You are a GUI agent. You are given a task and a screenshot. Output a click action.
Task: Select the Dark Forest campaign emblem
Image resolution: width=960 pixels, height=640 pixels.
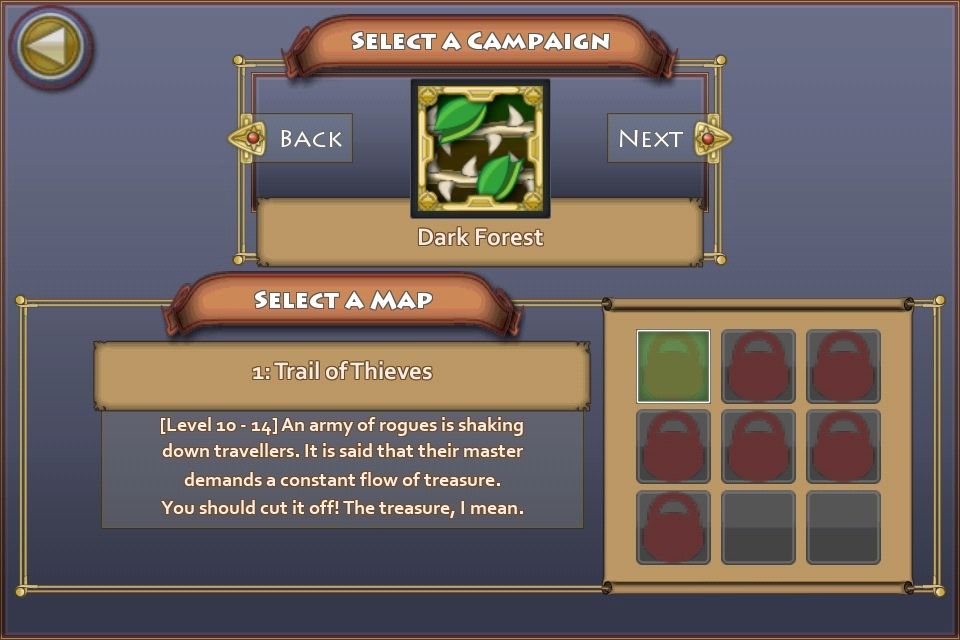coord(480,148)
